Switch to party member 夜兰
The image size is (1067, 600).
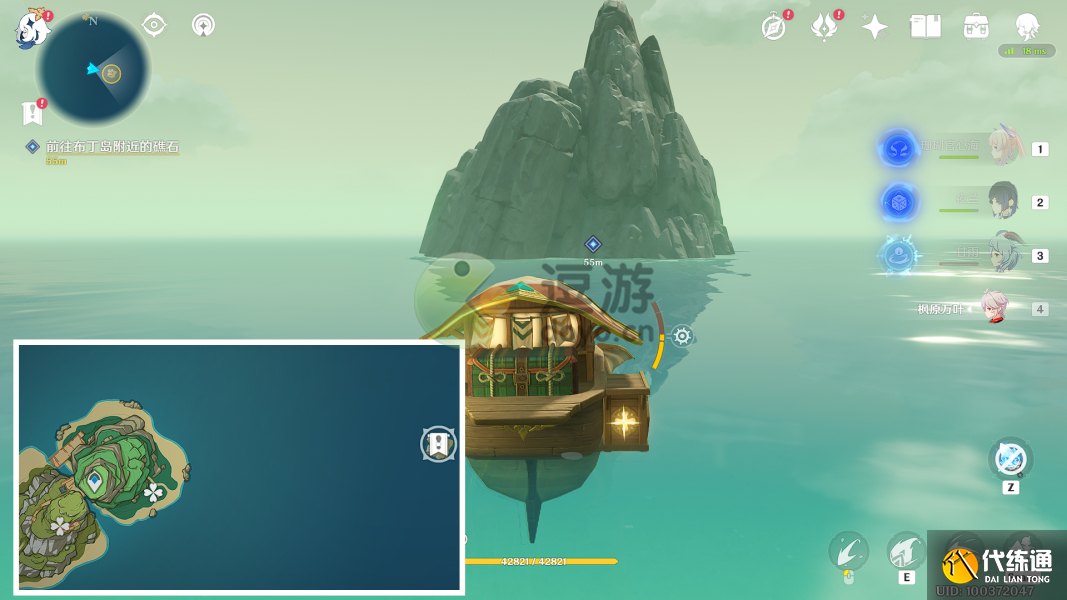(1001, 201)
